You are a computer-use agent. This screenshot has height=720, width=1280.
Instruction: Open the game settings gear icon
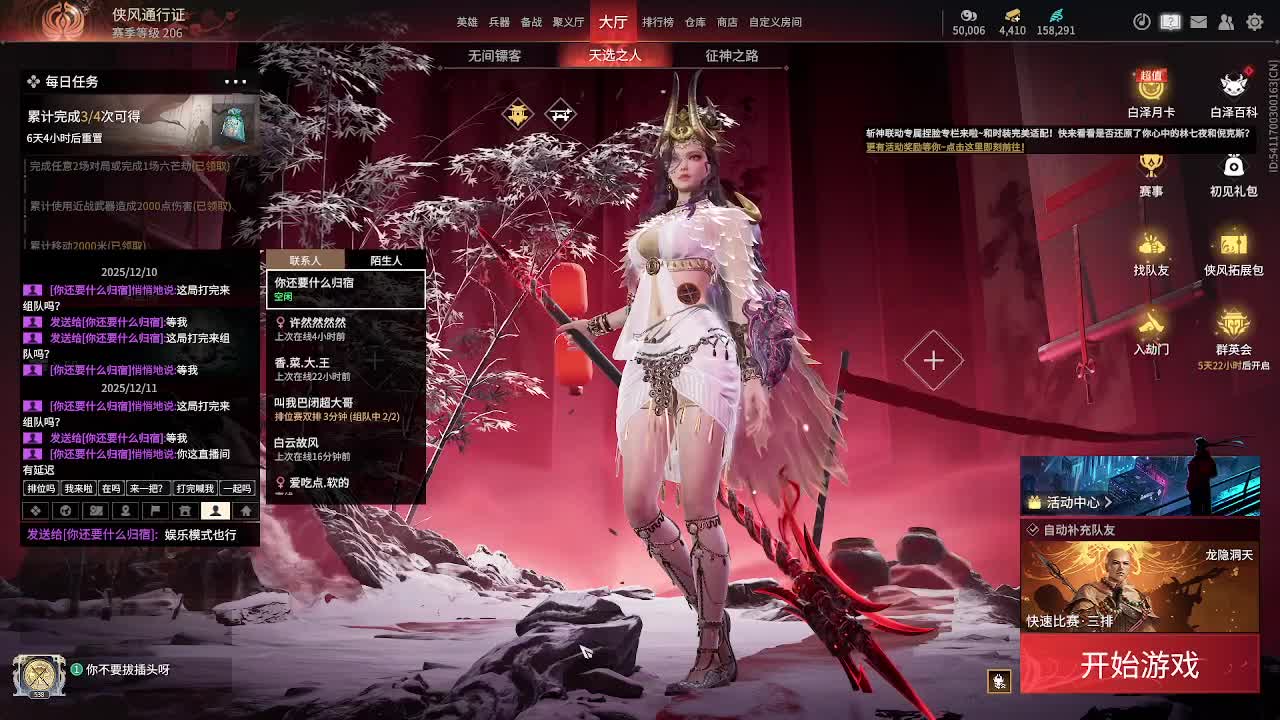coord(1255,22)
